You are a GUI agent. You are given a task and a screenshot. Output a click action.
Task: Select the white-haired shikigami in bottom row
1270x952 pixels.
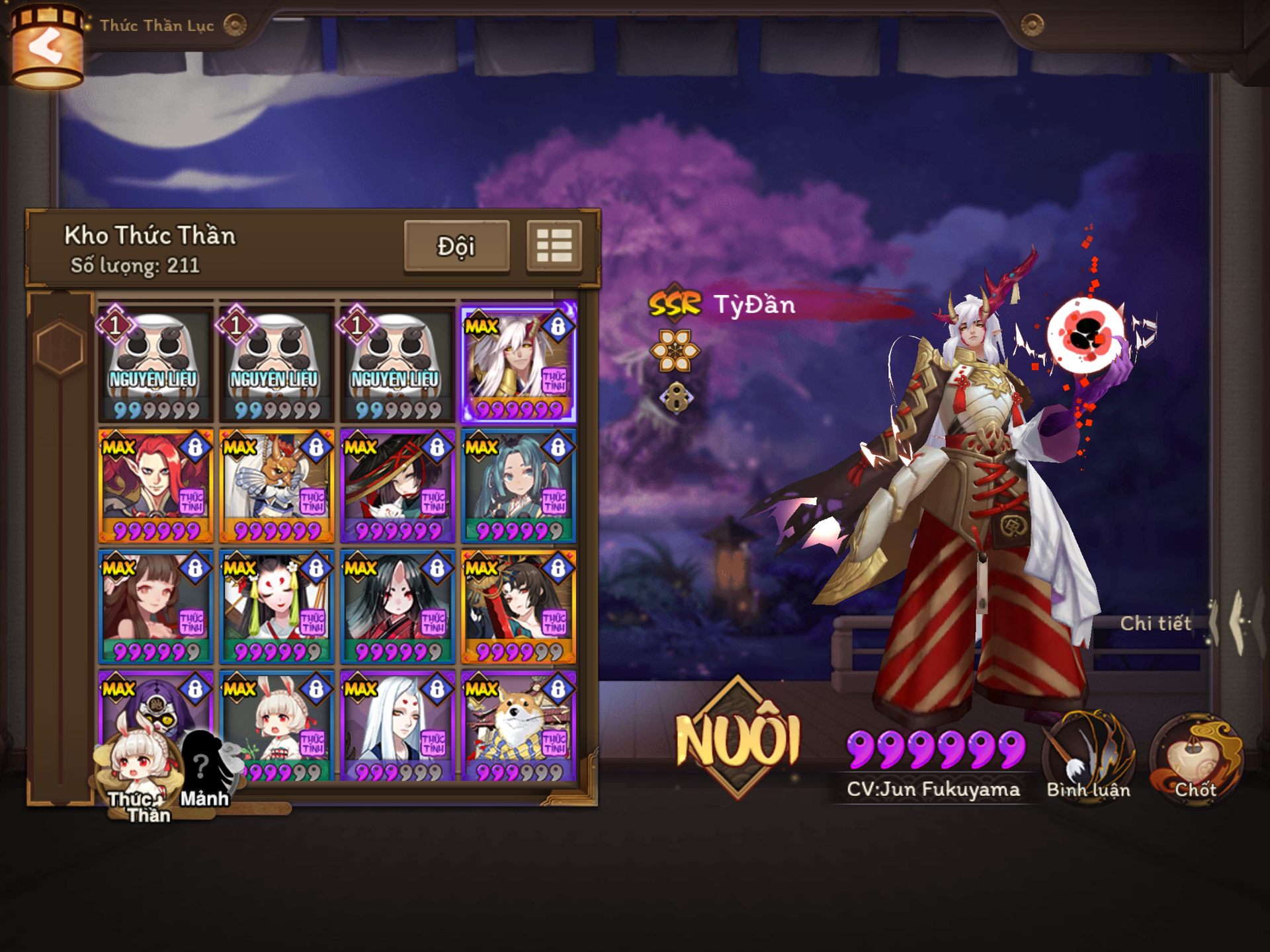click(398, 726)
